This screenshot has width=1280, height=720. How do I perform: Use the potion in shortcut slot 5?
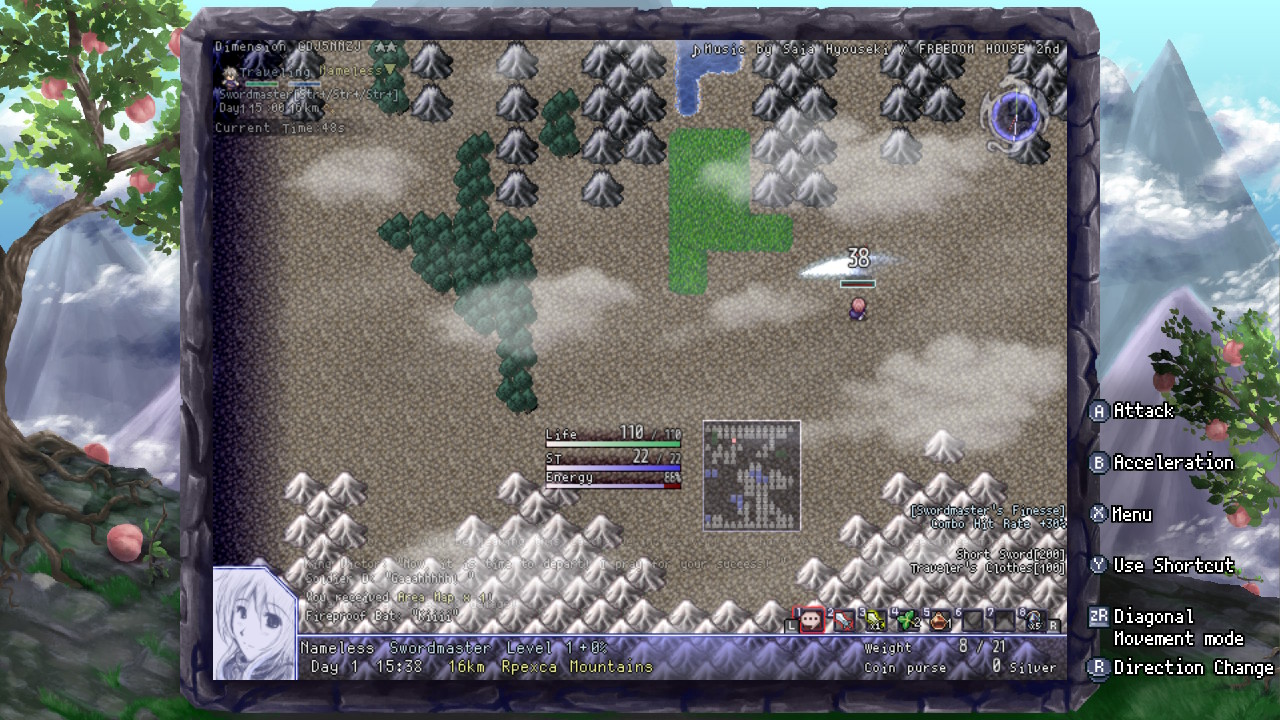[940, 619]
